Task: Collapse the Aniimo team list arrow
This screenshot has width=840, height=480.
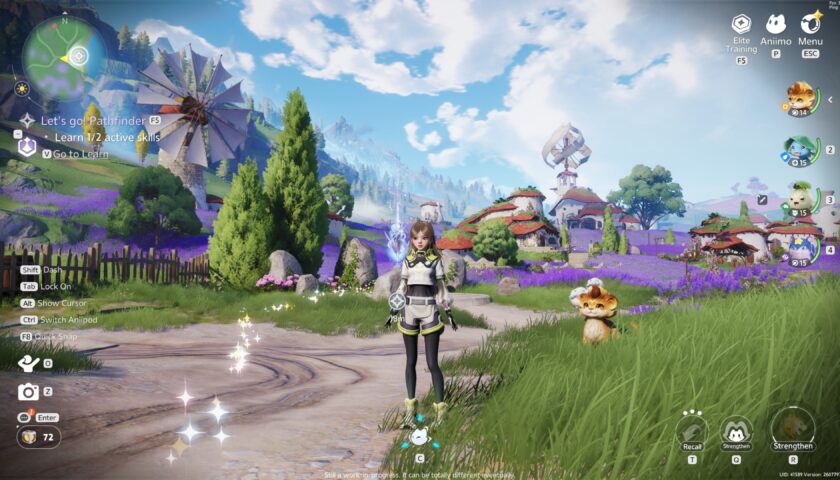Action: [x=829, y=99]
